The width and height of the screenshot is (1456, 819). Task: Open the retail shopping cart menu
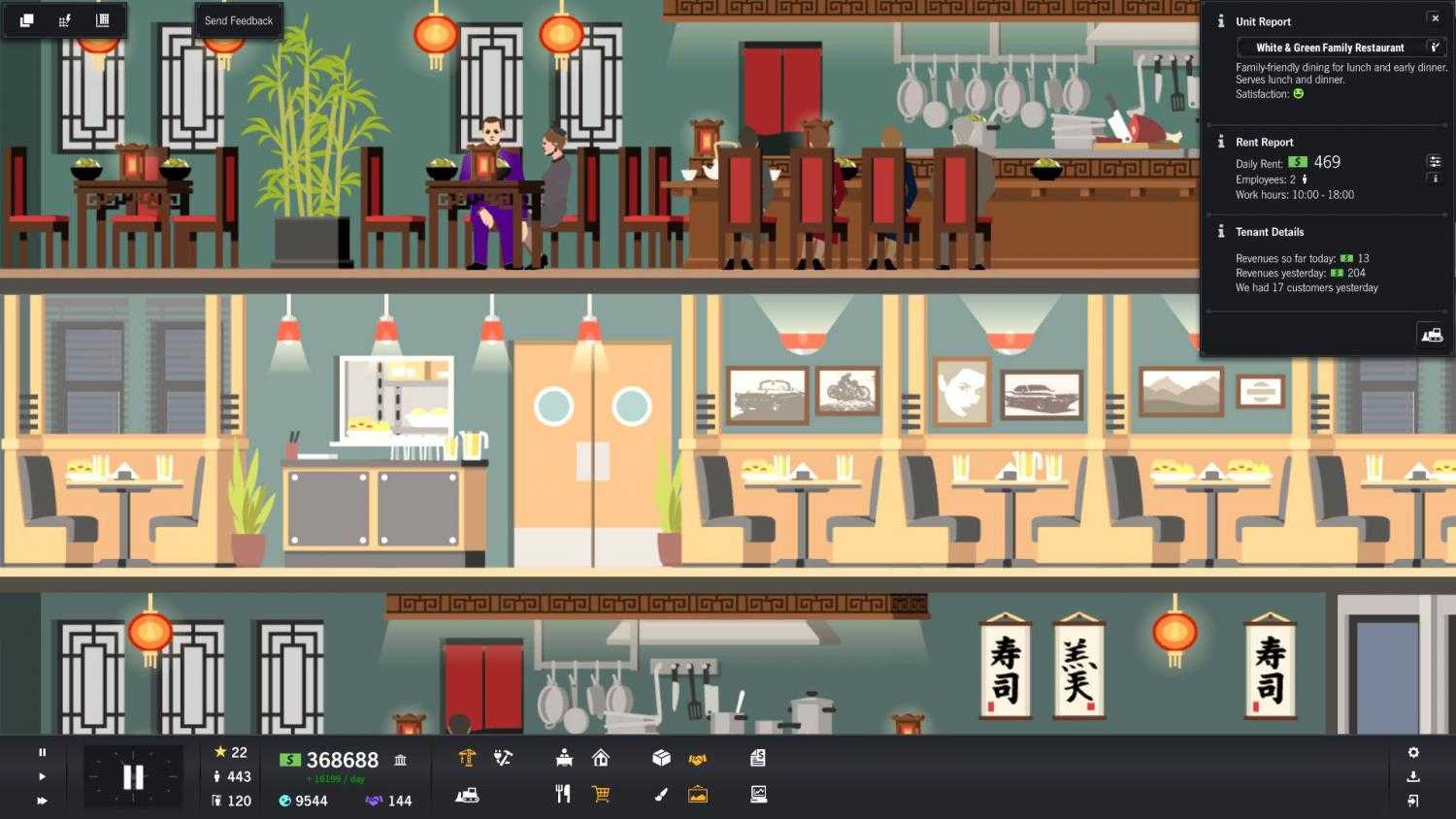click(x=602, y=794)
